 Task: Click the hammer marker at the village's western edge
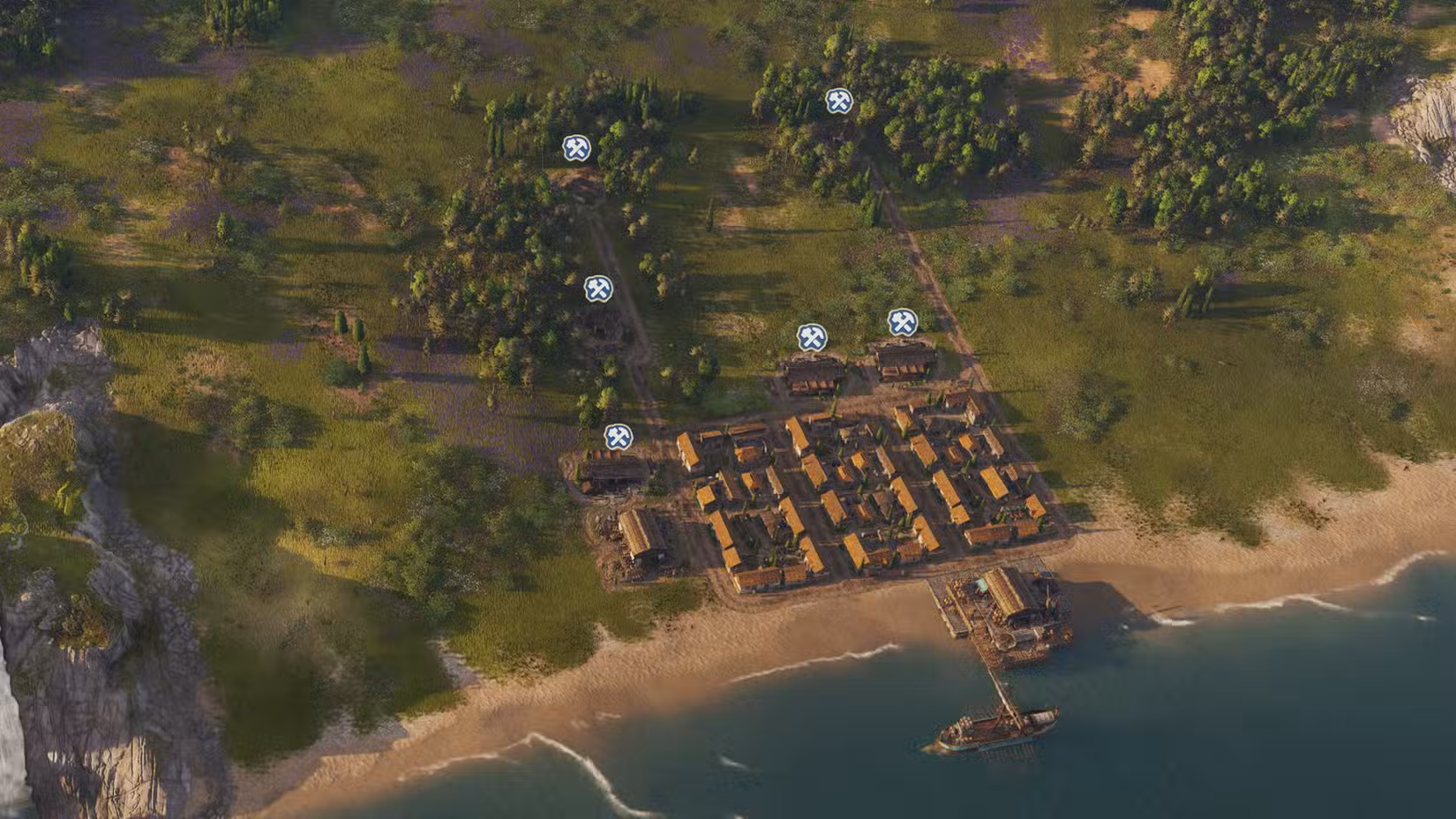618,434
